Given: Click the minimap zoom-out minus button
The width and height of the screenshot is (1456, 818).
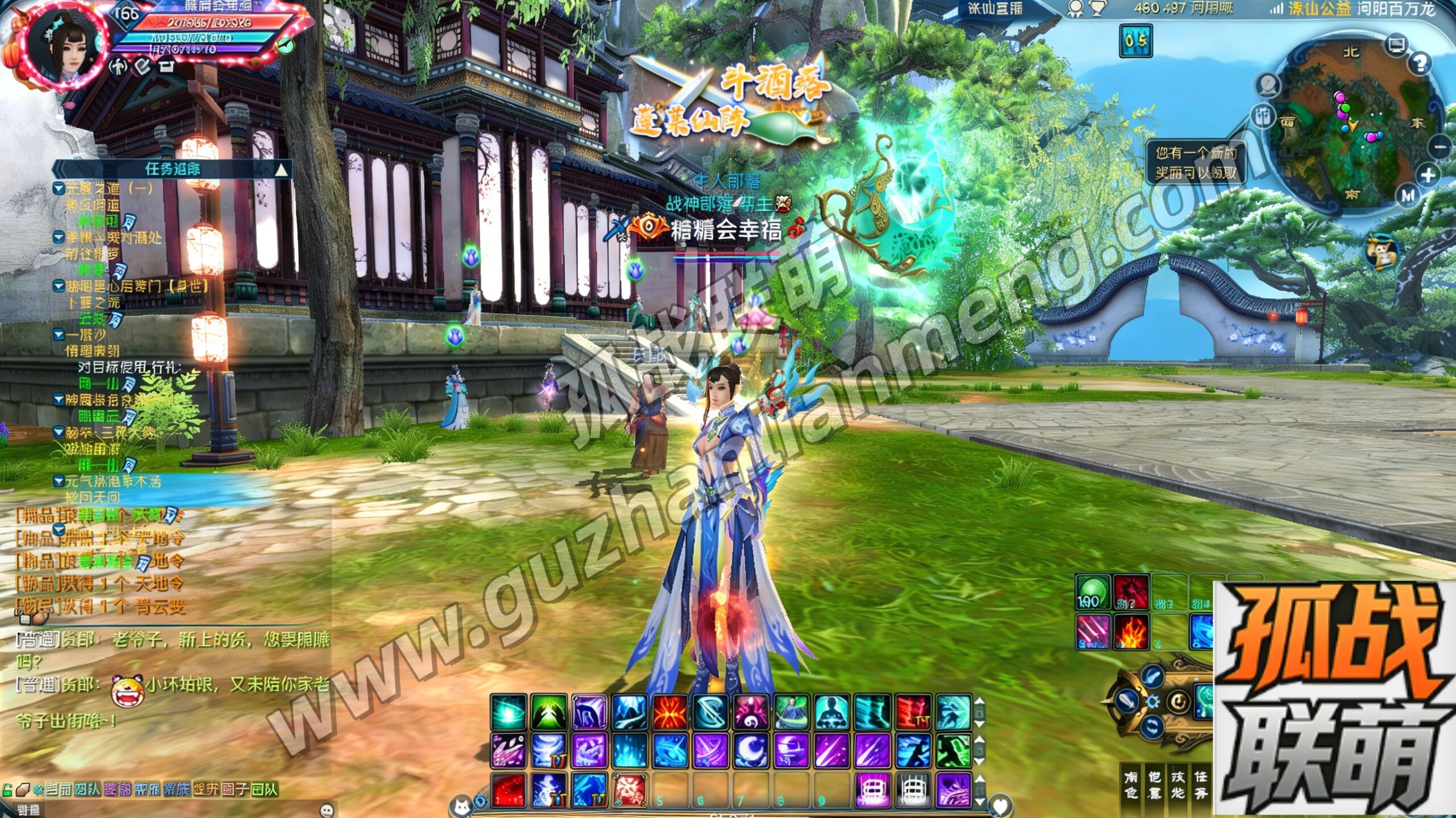Looking at the screenshot, I should [1440, 148].
